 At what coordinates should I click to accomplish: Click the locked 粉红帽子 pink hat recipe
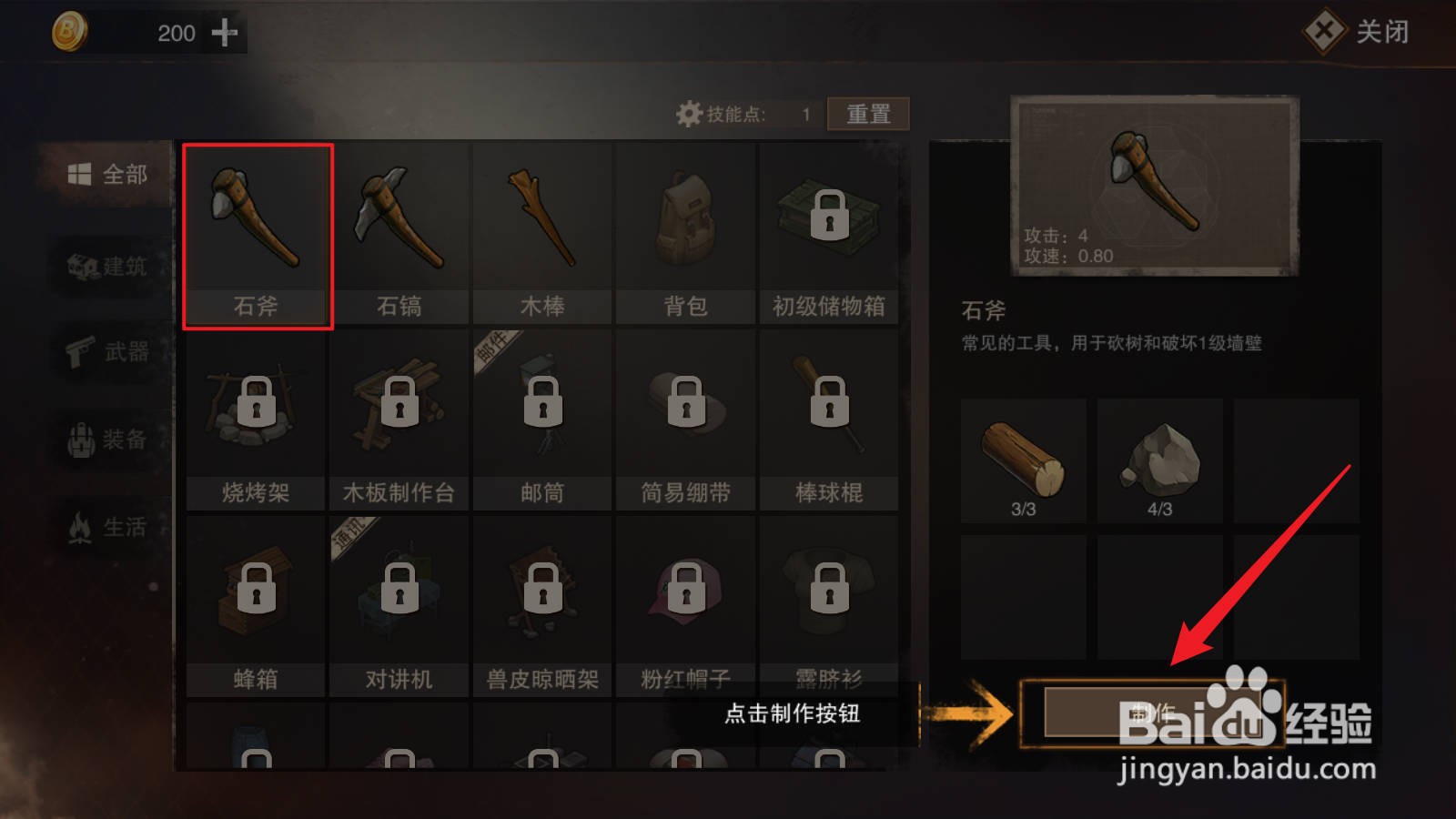pos(685,591)
